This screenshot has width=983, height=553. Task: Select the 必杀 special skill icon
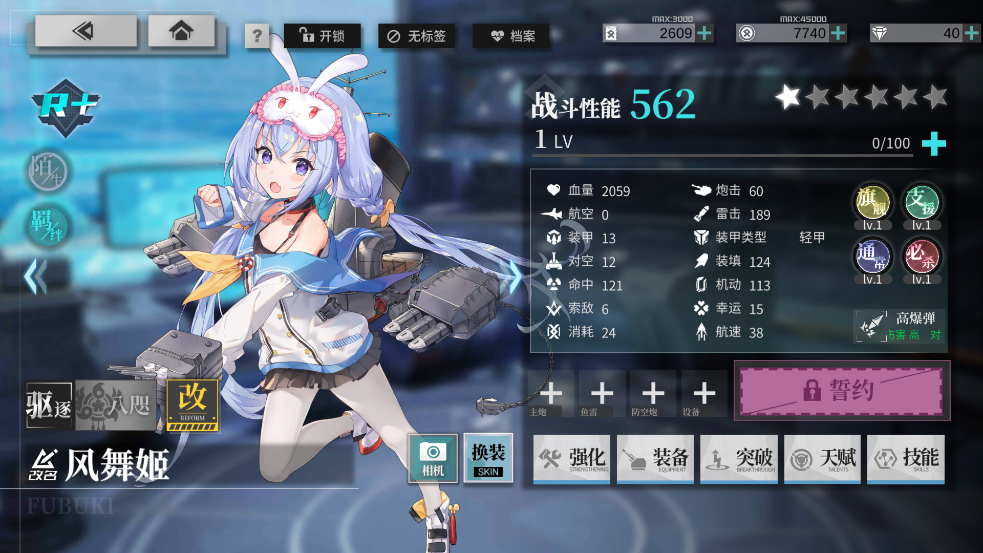921,257
